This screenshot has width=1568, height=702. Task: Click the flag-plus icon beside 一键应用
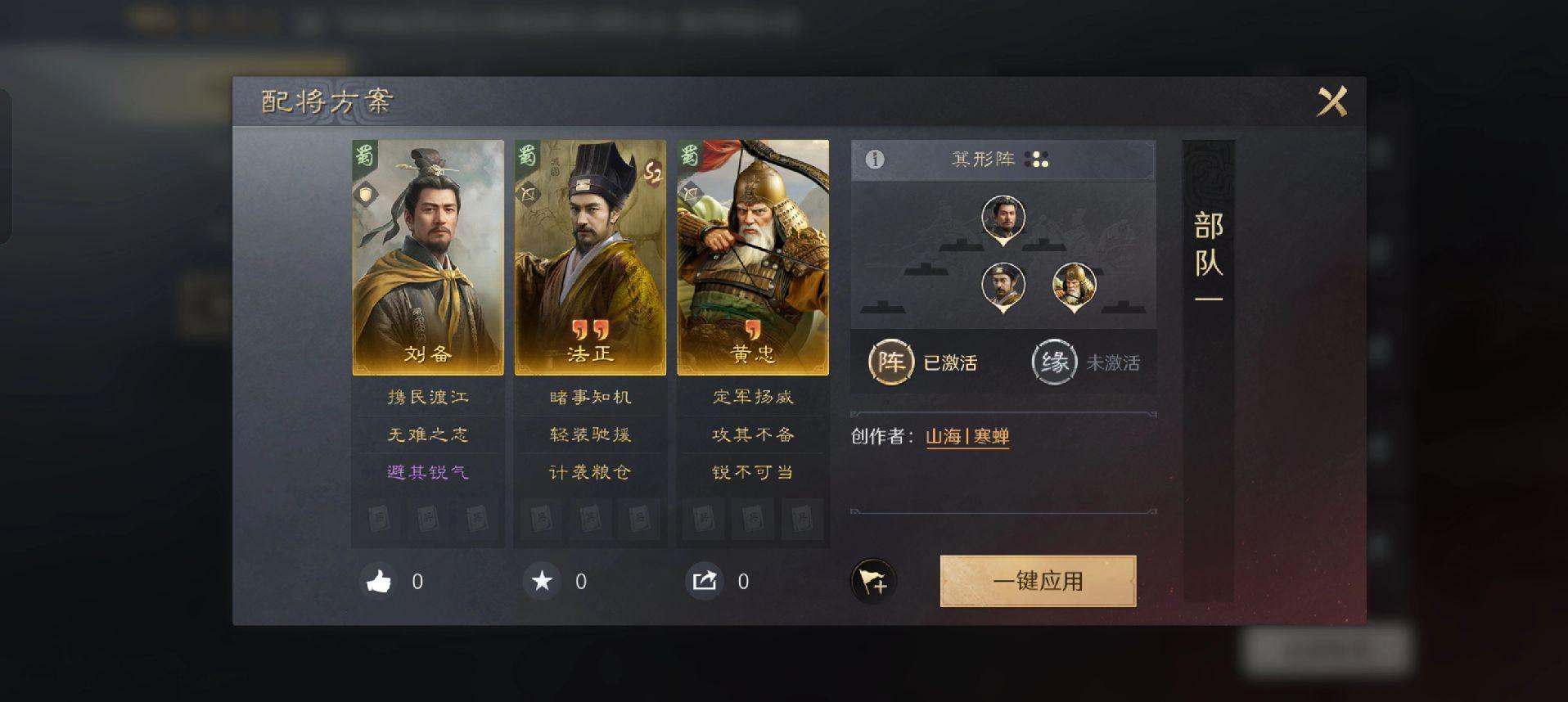click(x=873, y=582)
